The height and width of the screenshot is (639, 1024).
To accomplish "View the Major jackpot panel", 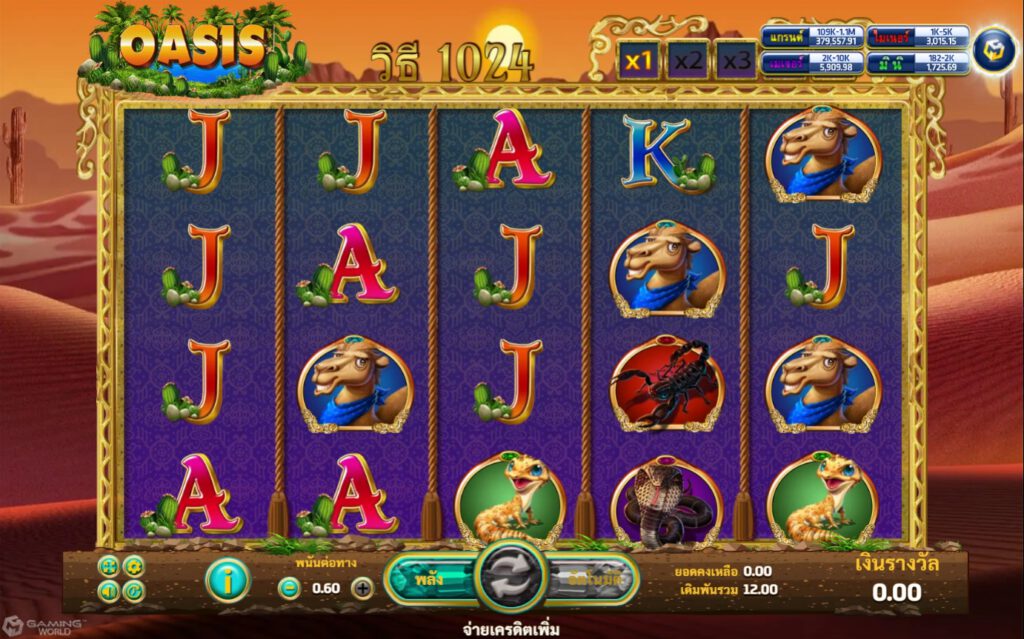I will (x=811, y=63).
